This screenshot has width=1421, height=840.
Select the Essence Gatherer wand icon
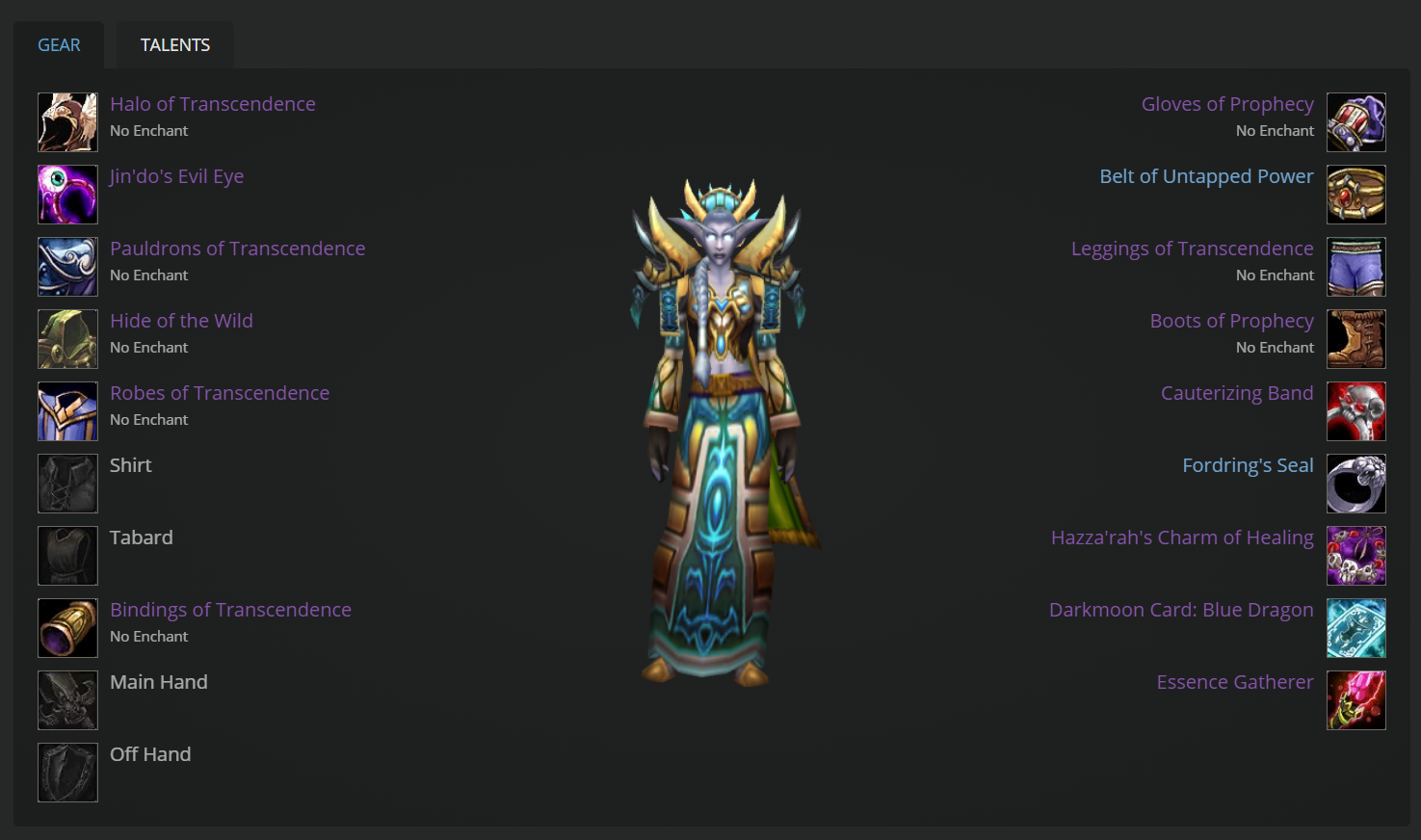click(x=1355, y=699)
